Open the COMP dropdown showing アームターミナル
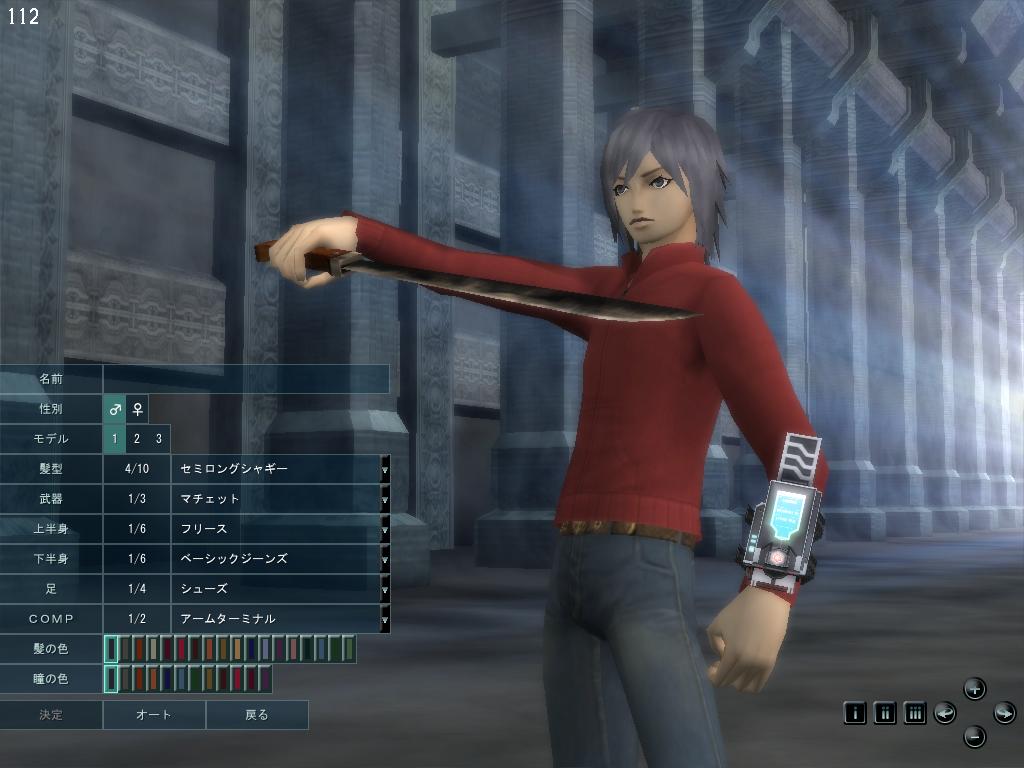 [385, 619]
